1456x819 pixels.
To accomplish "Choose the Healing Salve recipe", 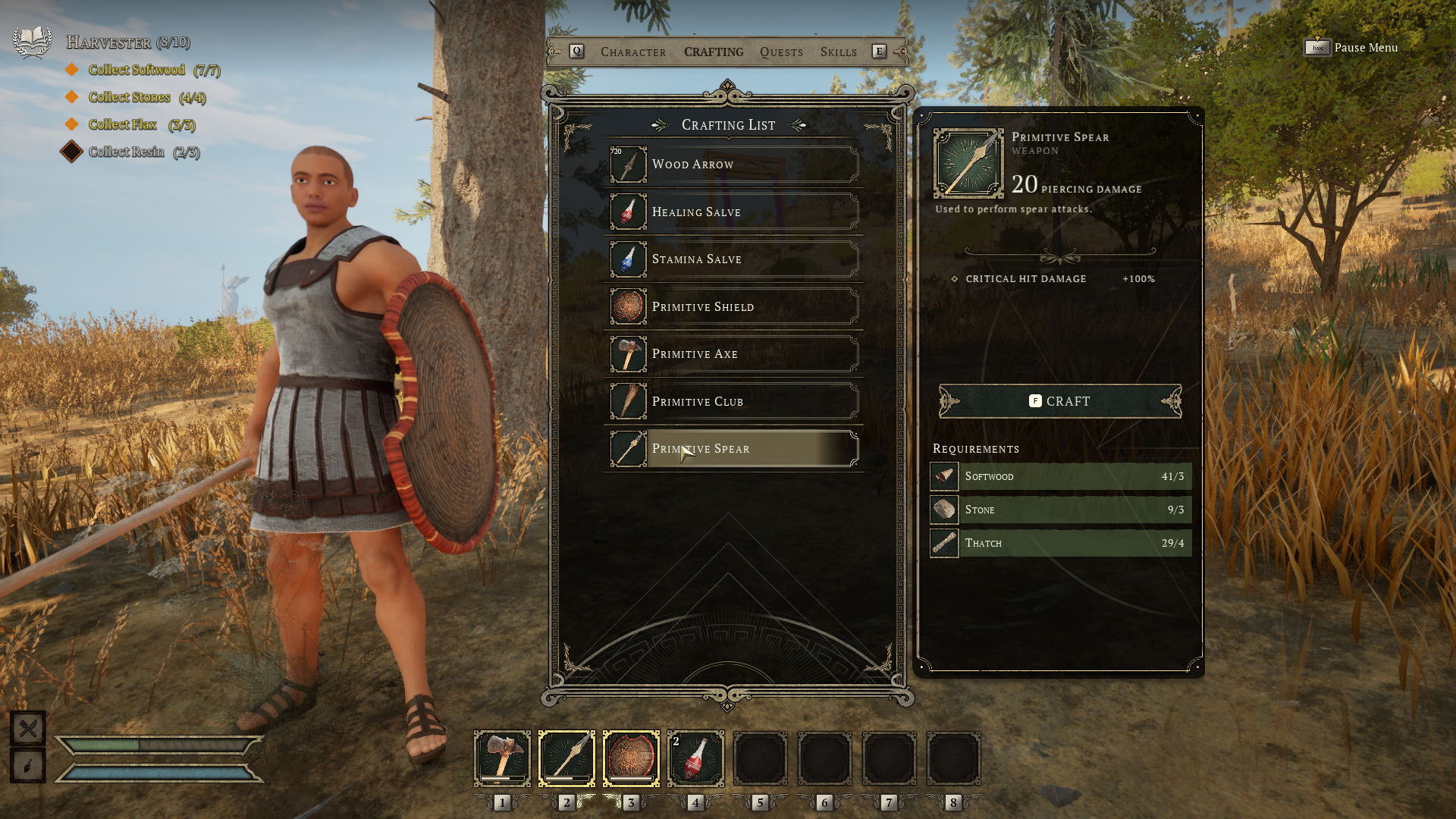I will [x=733, y=212].
